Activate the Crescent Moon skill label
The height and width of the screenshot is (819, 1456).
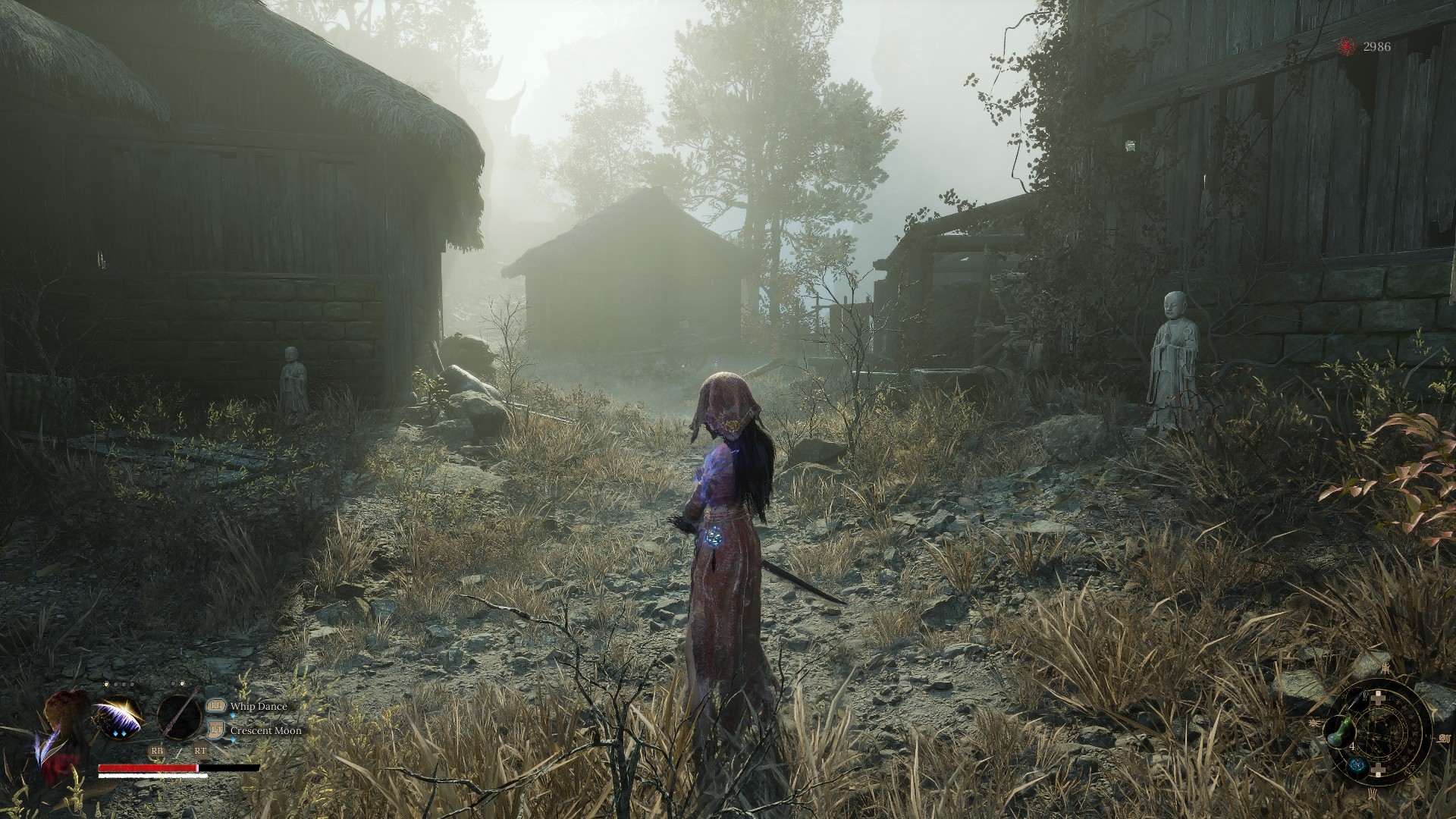[x=265, y=731]
